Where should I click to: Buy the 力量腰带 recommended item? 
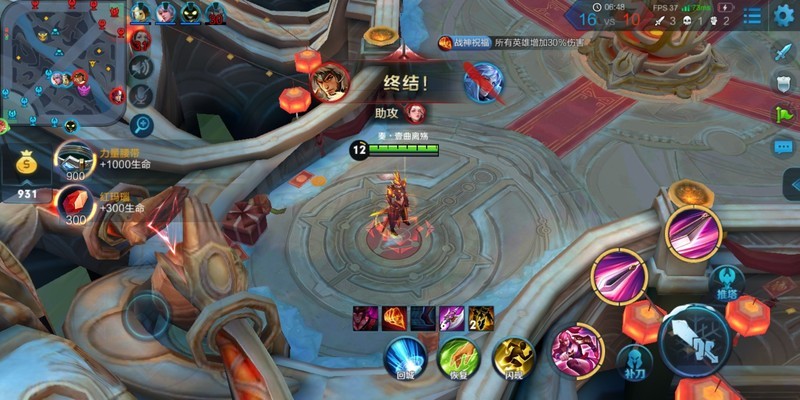click(72, 161)
